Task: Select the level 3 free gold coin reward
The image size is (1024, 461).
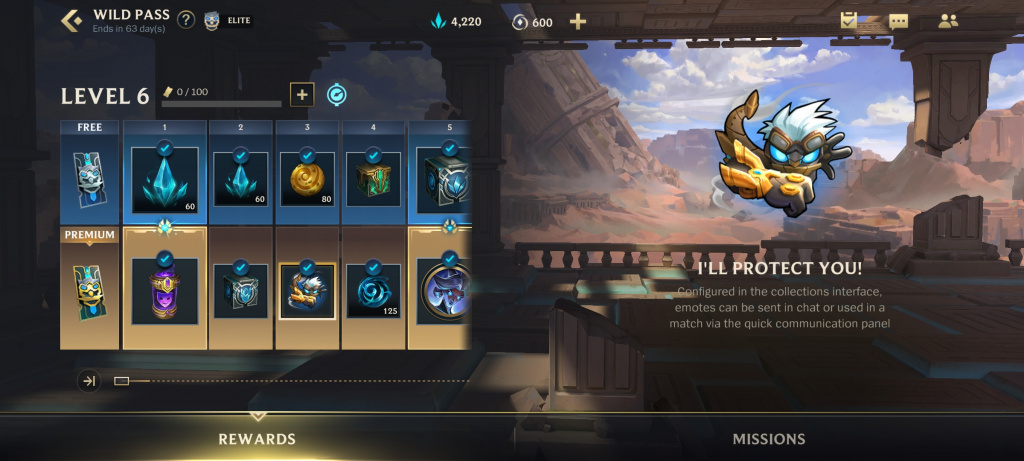Action: pyautogui.click(x=308, y=178)
